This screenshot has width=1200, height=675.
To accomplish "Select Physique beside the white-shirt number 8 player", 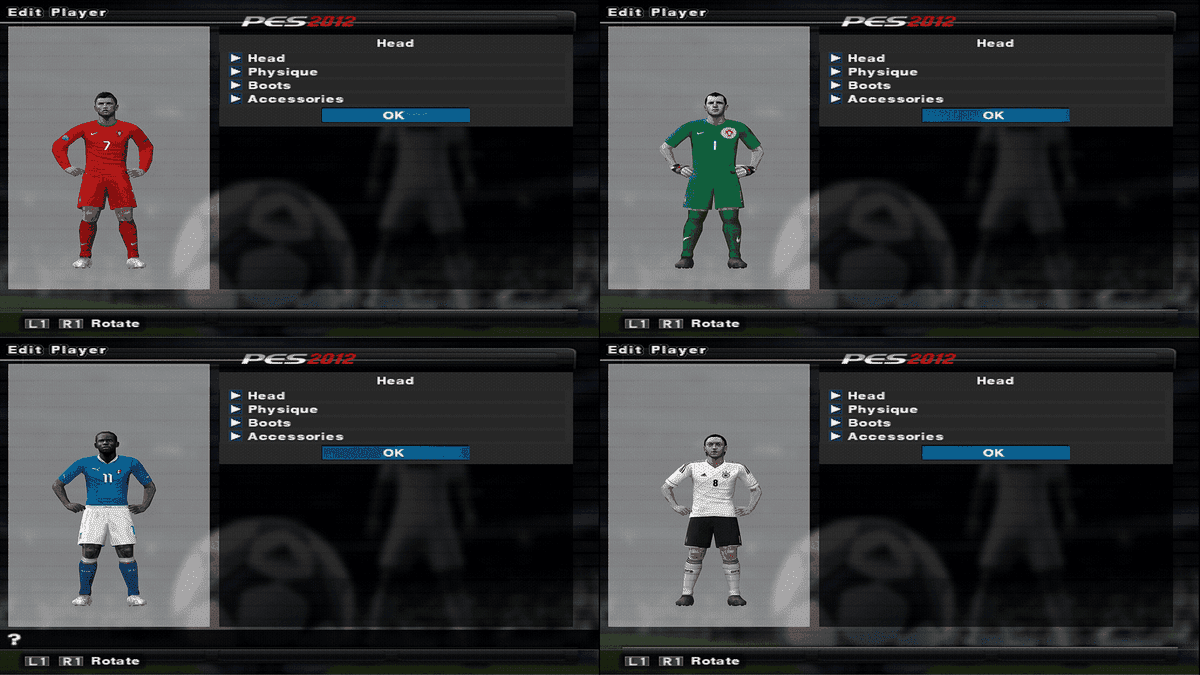I will 882,409.
